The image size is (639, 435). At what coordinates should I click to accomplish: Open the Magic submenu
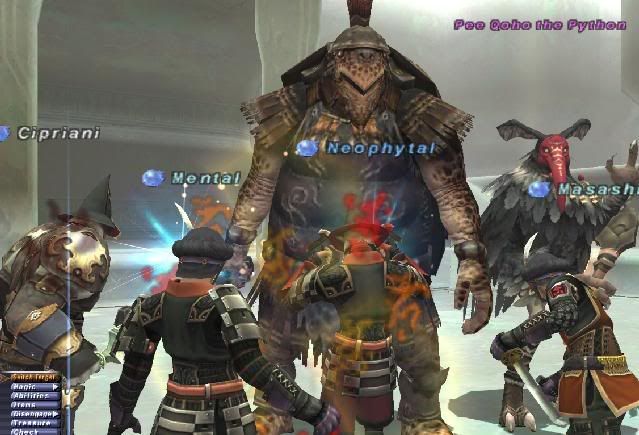[x=28, y=386]
